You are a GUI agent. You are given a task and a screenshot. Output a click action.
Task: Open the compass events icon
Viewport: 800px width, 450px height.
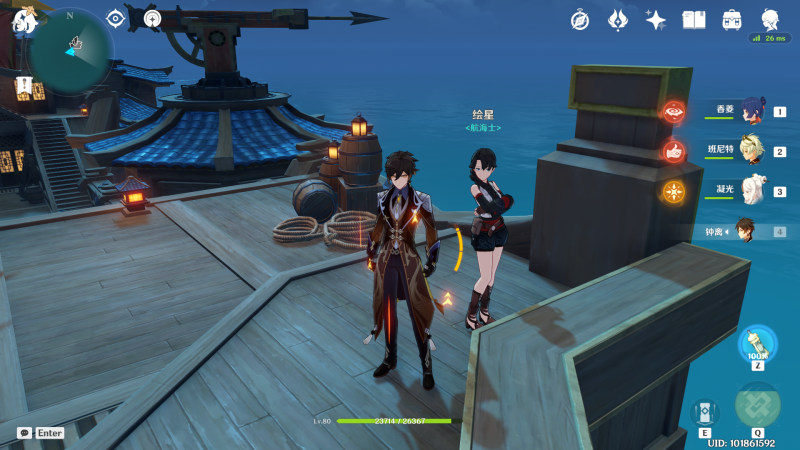coord(580,19)
